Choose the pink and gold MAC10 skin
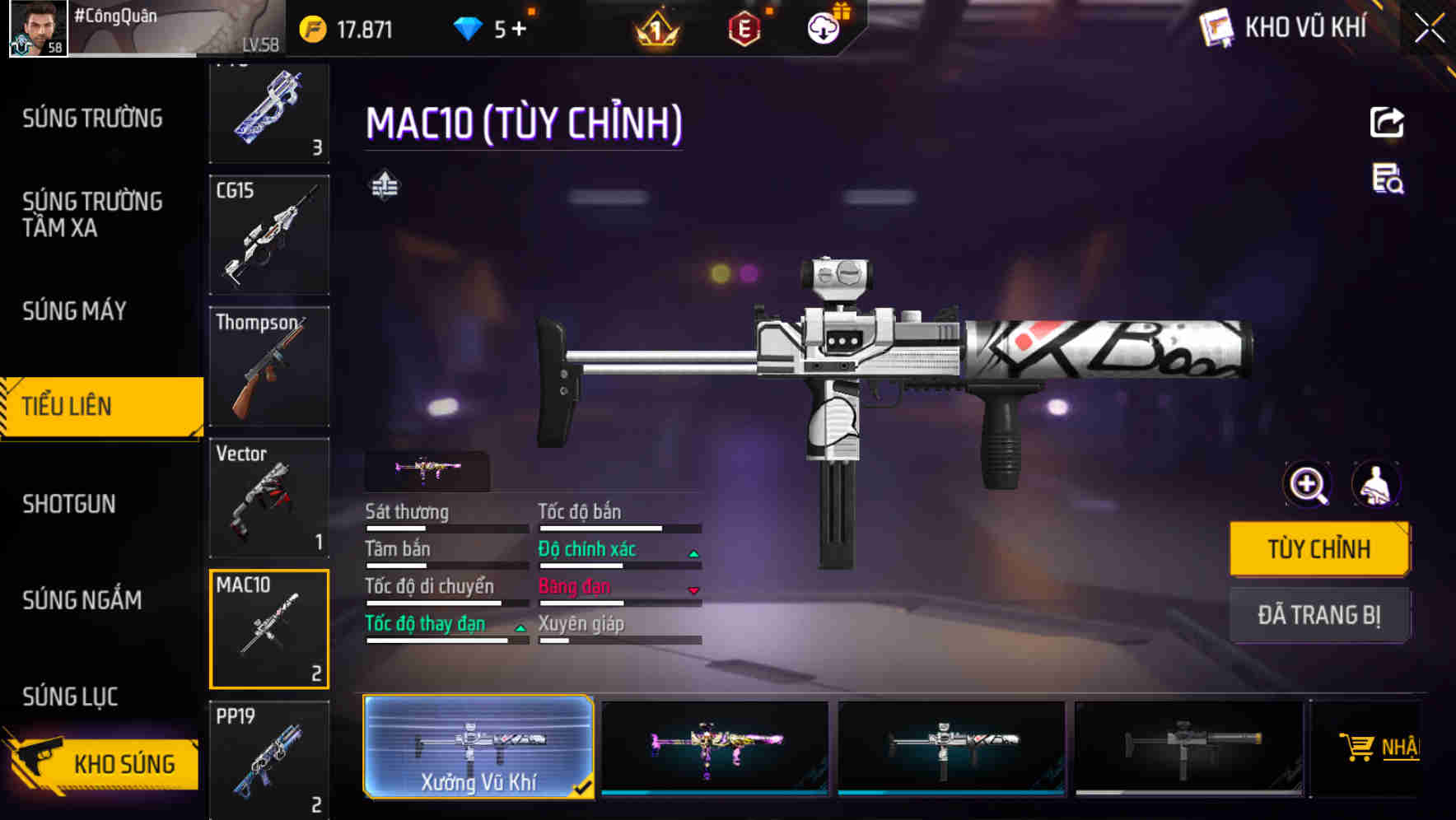1456x820 pixels. (715, 747)
